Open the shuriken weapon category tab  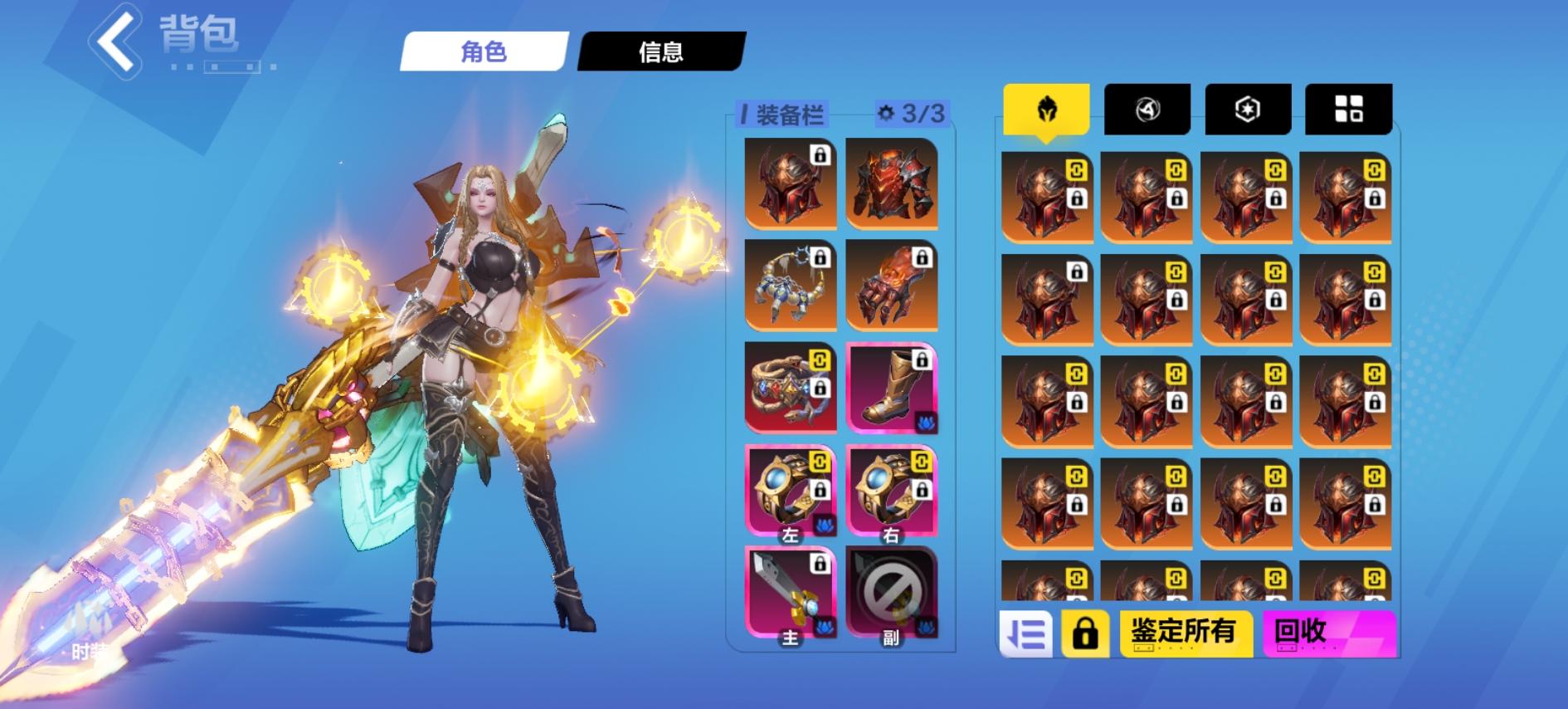pyautogui.click(x=1148, y=109)
